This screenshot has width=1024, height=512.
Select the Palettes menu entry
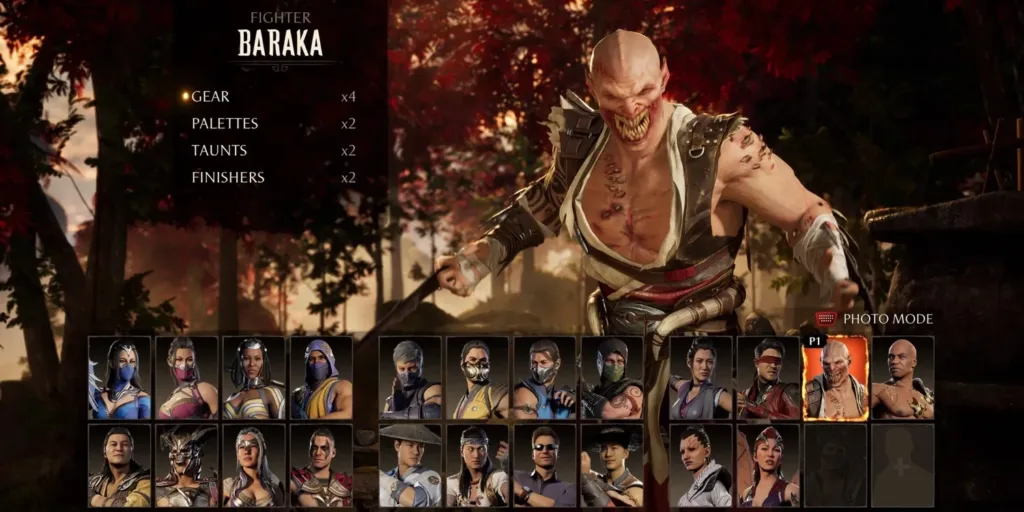point(225,124)
